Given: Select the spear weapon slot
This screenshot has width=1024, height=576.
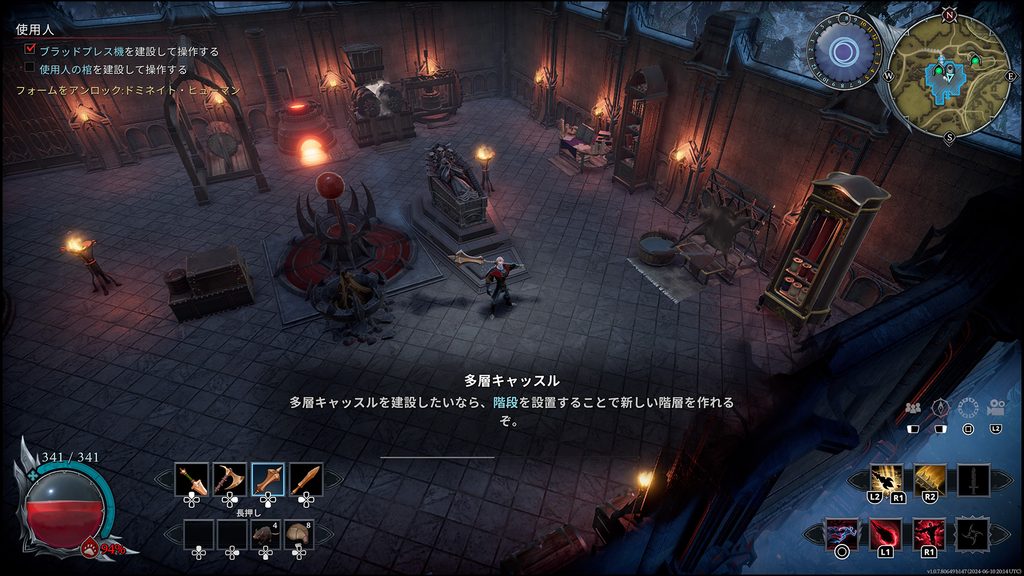Looking at the screenshot, I should [x=191, y=481].
